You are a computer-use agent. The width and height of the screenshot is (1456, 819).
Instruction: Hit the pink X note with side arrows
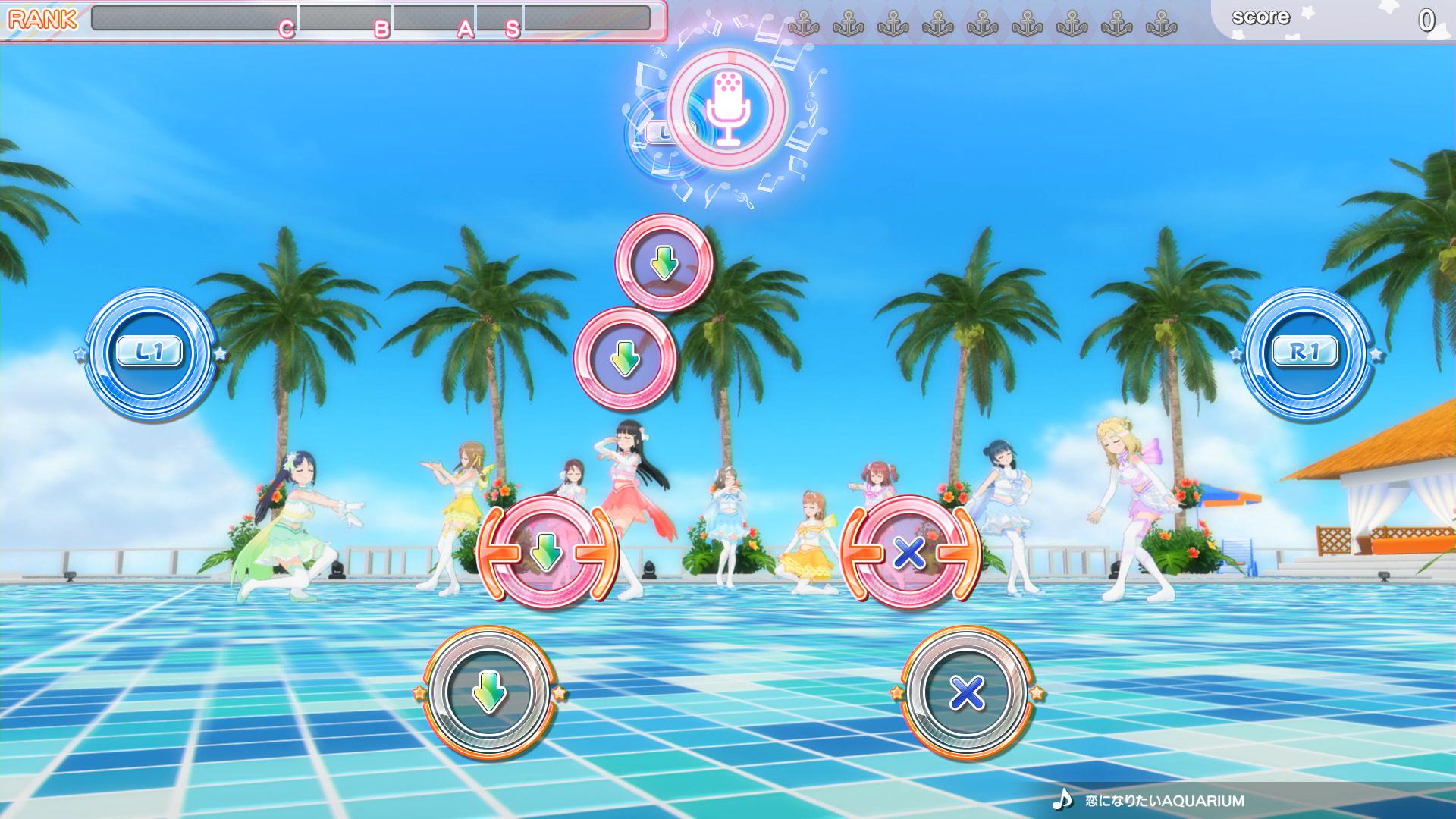pyautogui.click(x=910, y=552)
